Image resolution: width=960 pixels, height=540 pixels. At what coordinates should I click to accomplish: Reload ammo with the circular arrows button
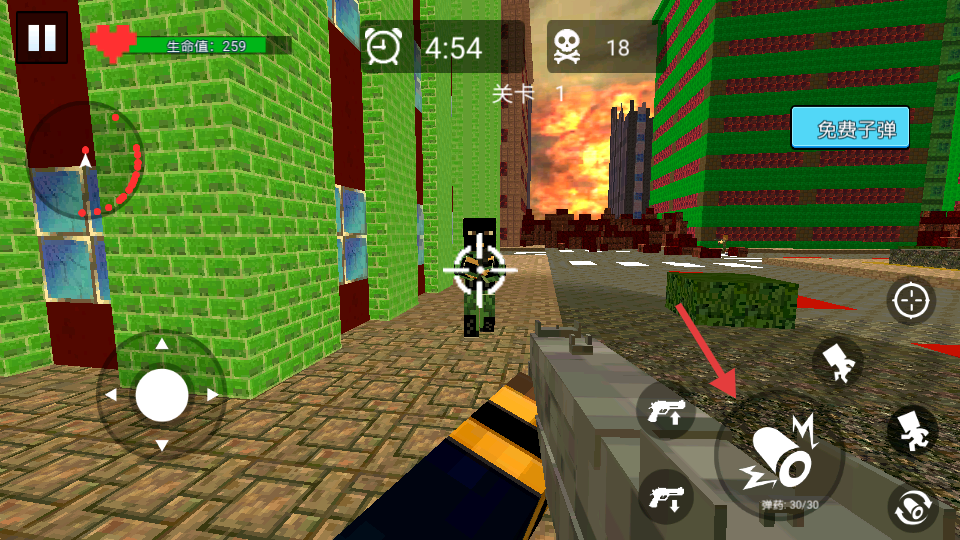click(912, 508)
